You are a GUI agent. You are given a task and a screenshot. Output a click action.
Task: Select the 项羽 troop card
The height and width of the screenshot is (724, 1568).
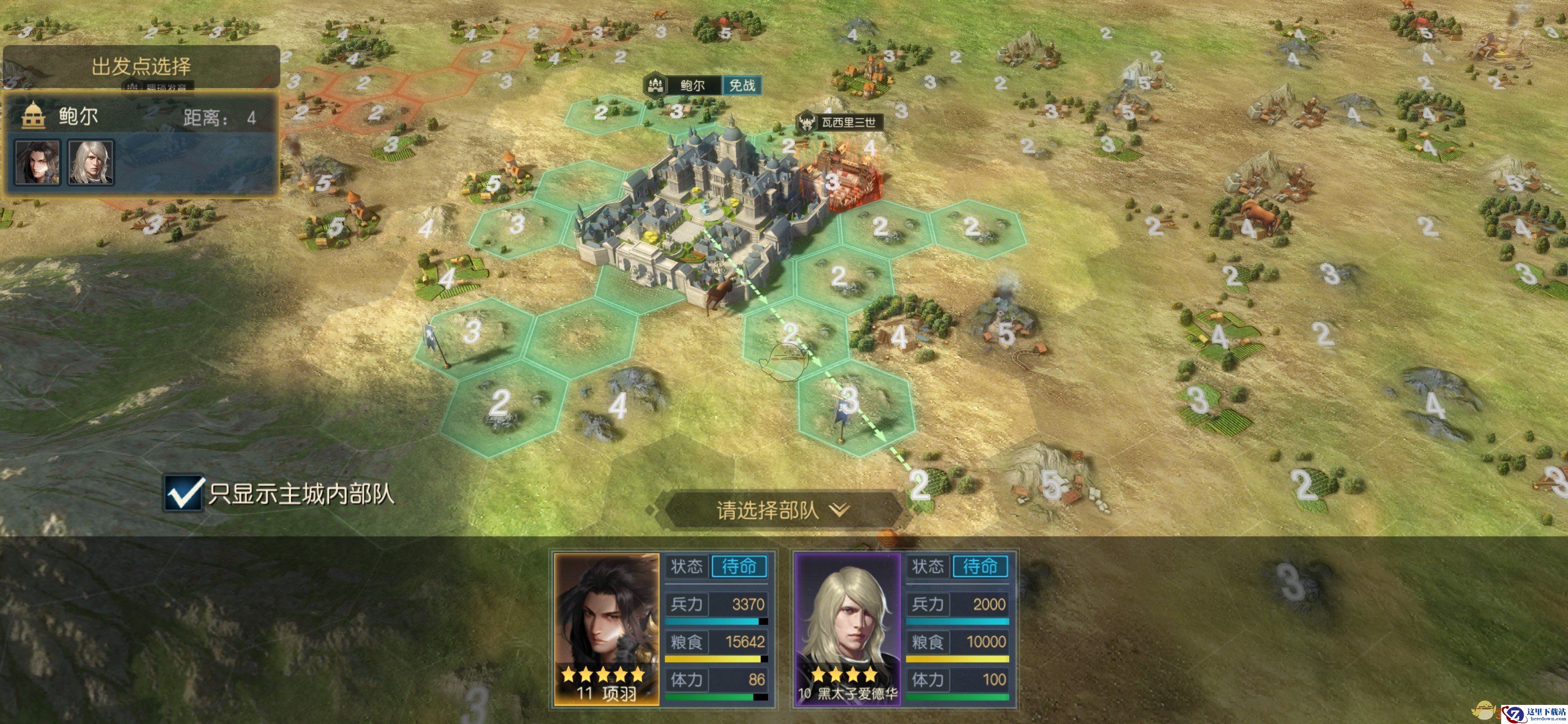(663, 629)
